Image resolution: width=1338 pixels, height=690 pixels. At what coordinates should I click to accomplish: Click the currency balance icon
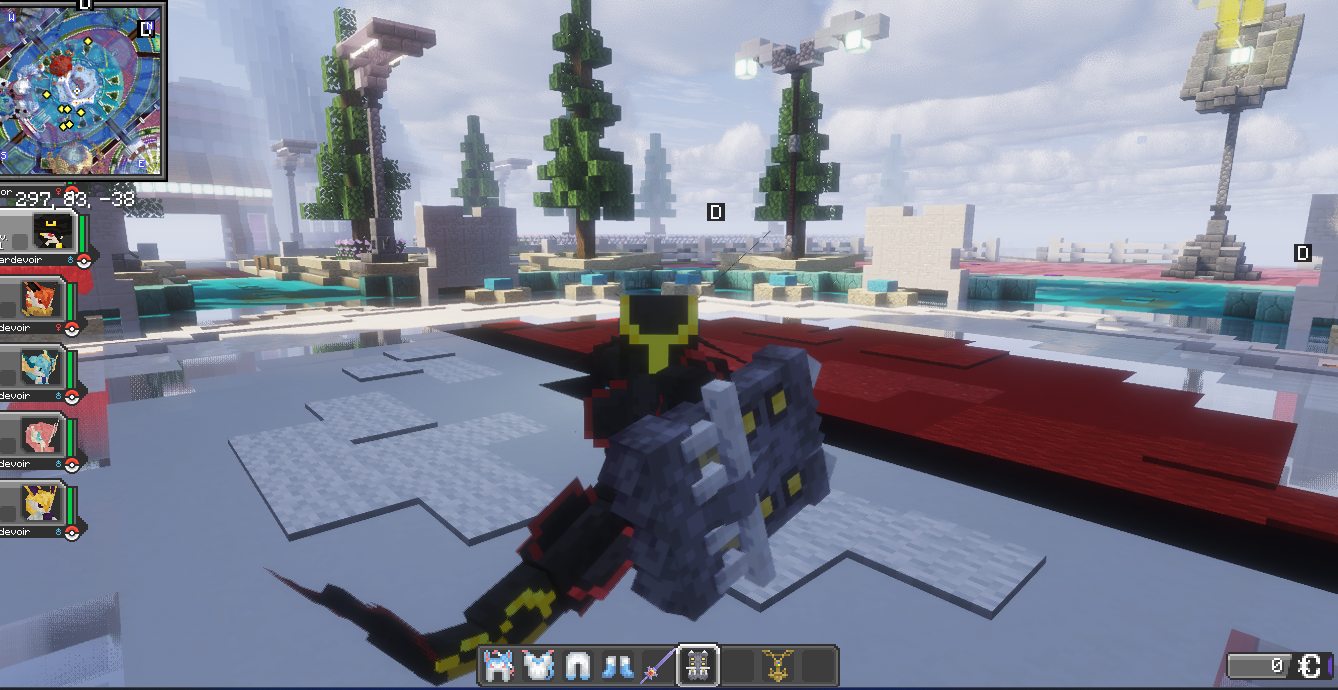coord(1311,666)
